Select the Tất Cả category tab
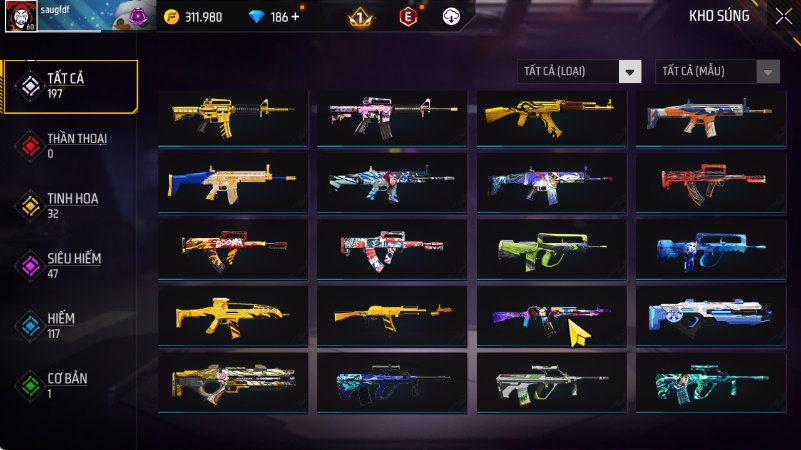This screenshot has height=450, width=801. click(69, 85)
